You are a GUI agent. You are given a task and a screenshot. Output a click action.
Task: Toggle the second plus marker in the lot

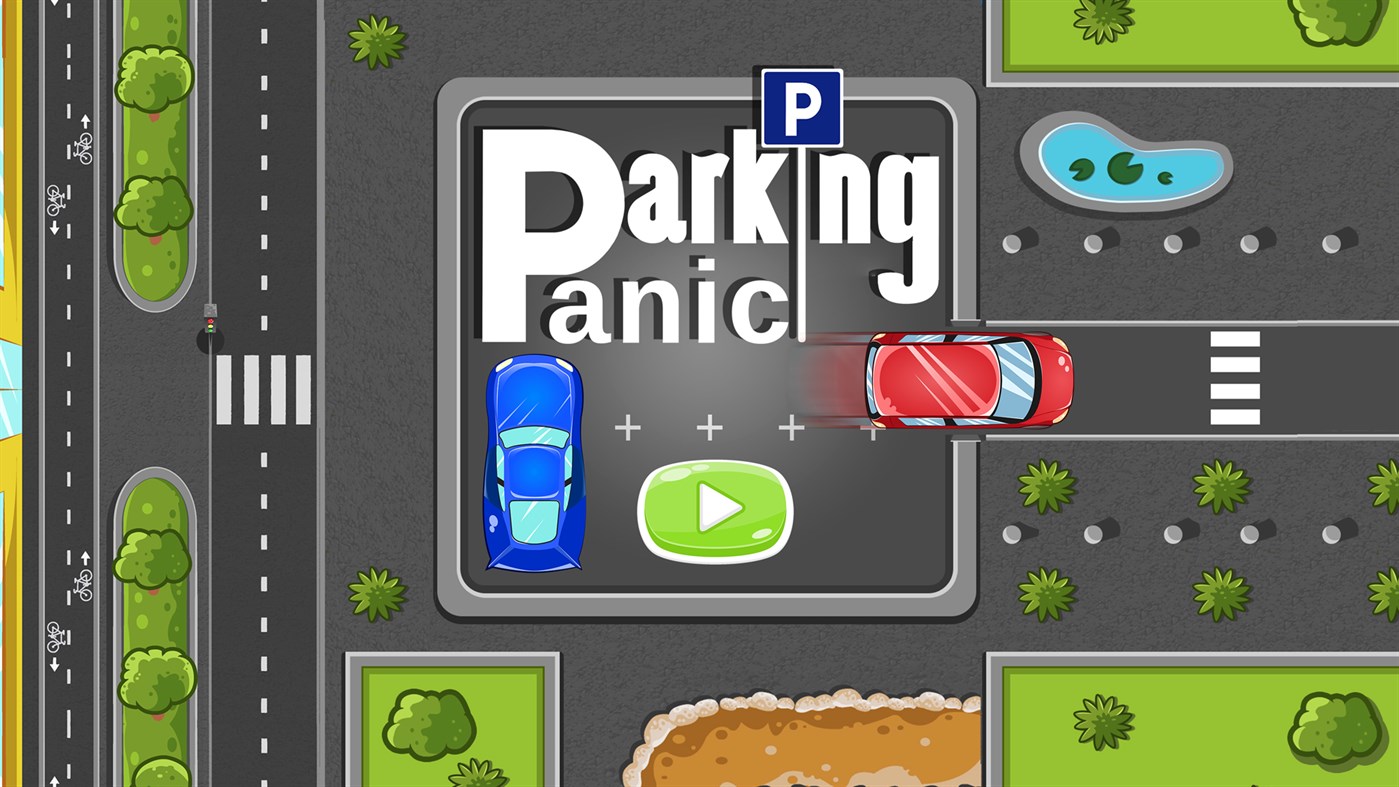pos(710,427)
